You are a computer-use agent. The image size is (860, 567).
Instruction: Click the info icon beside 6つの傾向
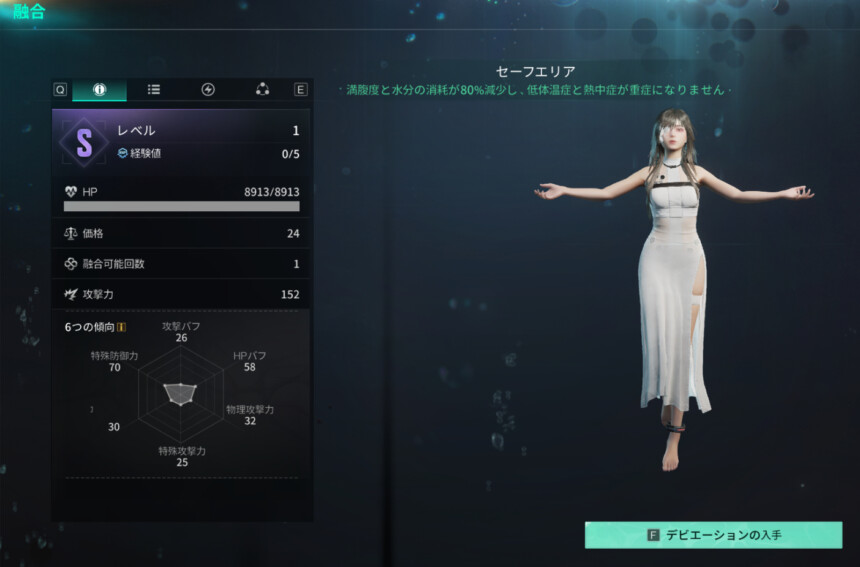click(x=121, y=327)
